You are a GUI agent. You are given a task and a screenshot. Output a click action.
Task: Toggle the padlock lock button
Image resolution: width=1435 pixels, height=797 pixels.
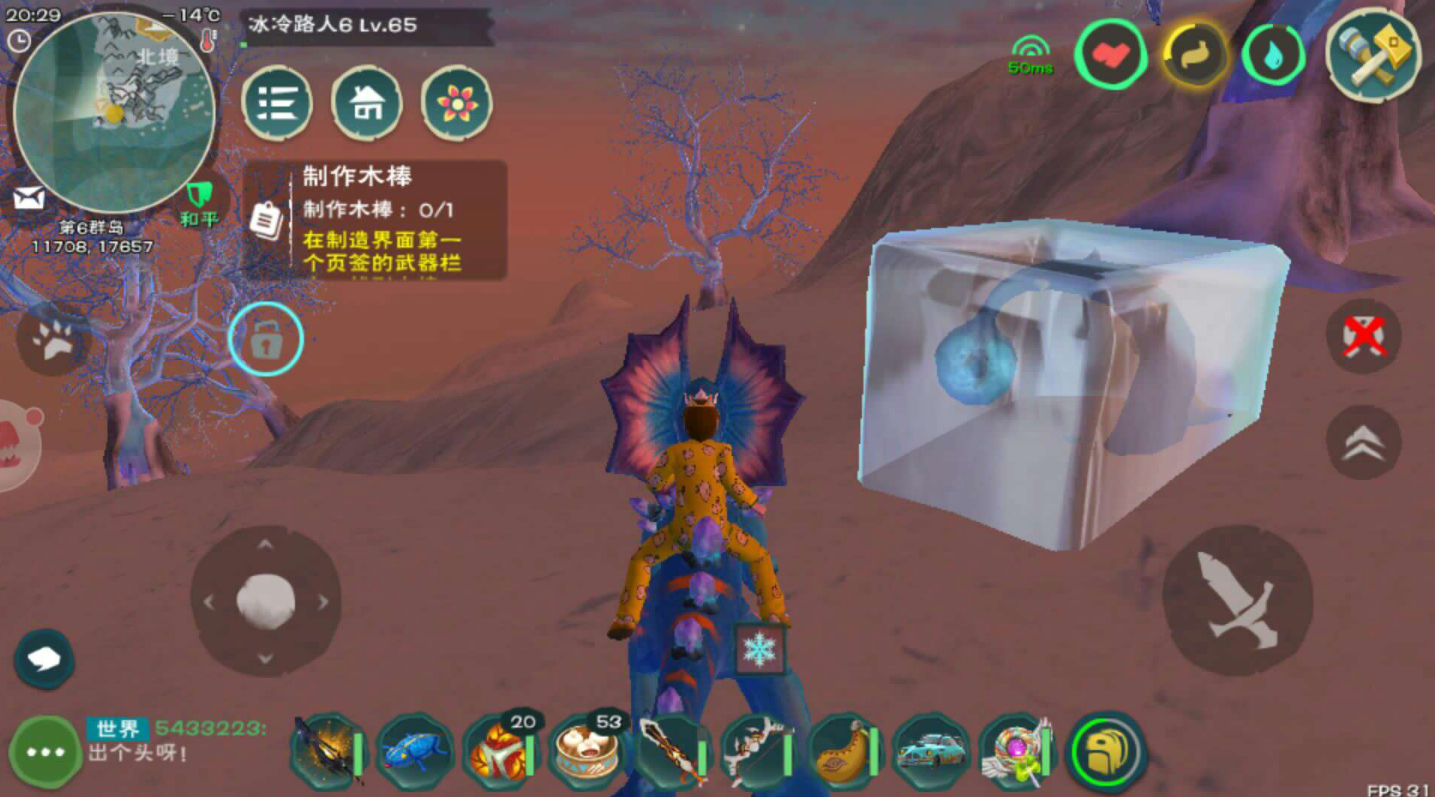point(265,340)
